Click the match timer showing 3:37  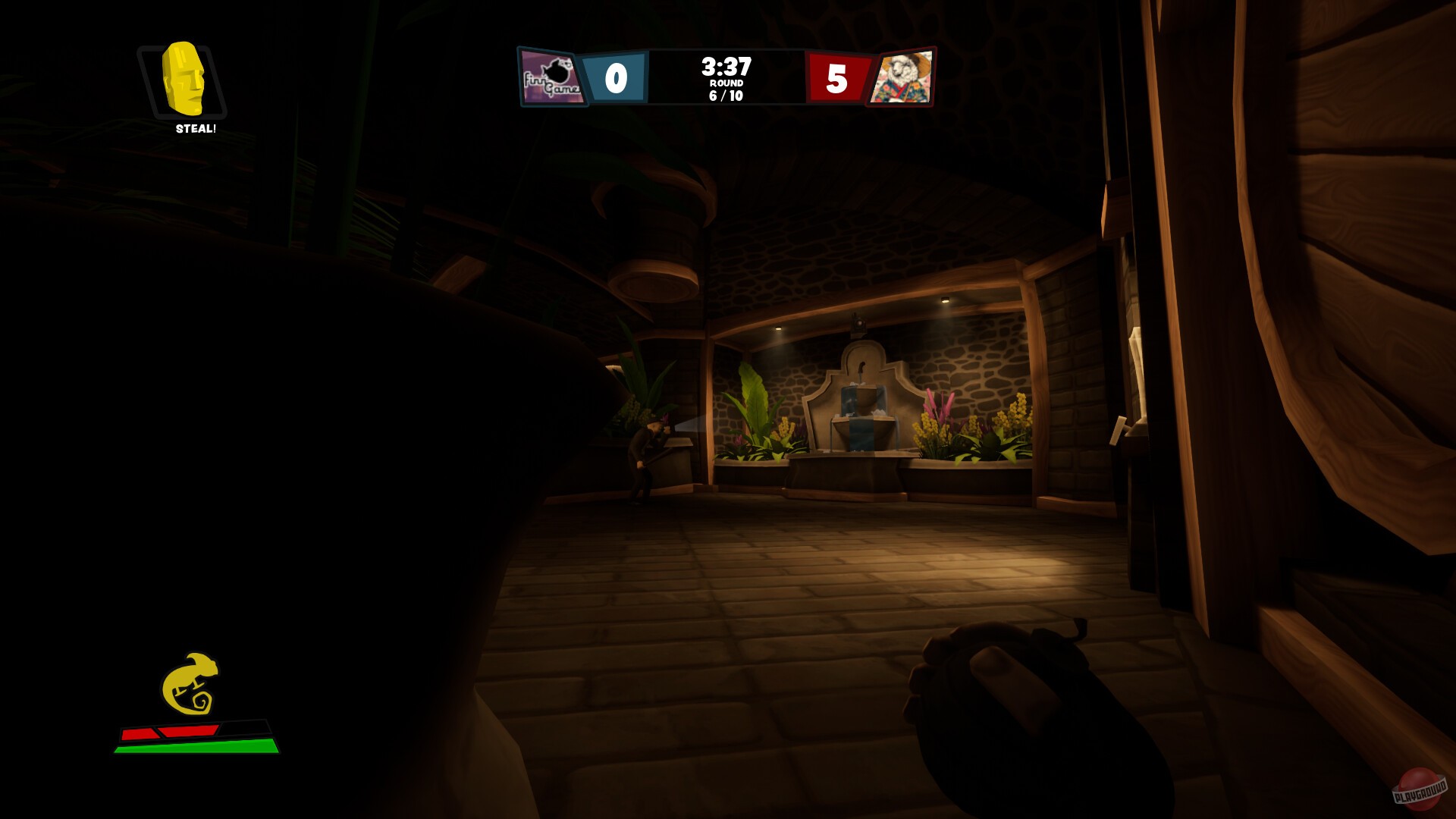(726, 67)
